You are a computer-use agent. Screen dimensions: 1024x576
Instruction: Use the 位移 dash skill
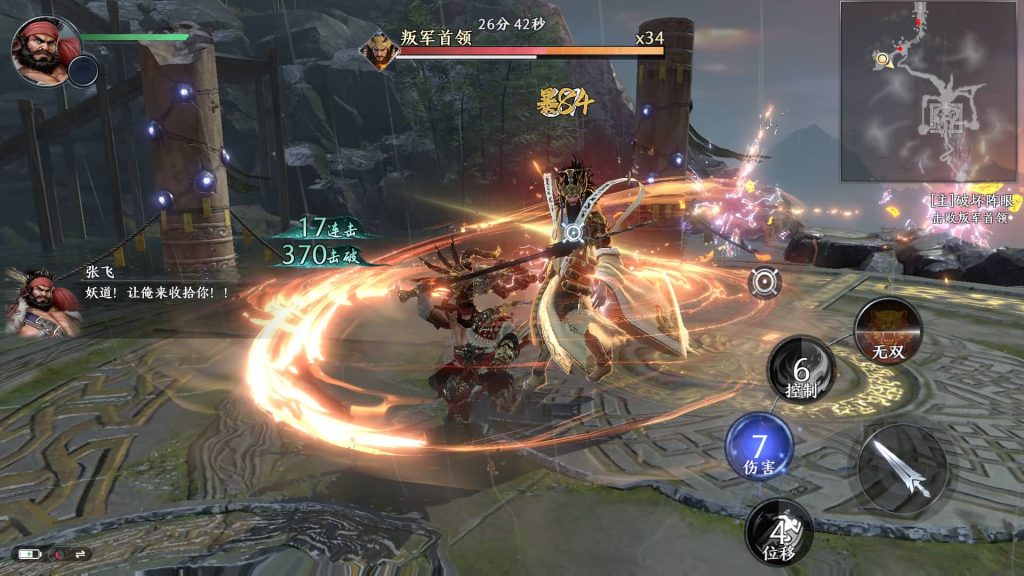pyautogui.click(x=778, y=530)
